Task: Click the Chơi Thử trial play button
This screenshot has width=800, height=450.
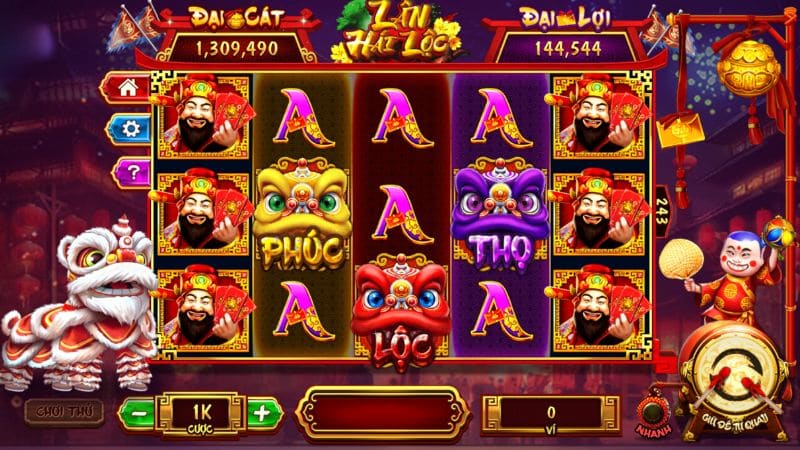Action: coord(57,411)
